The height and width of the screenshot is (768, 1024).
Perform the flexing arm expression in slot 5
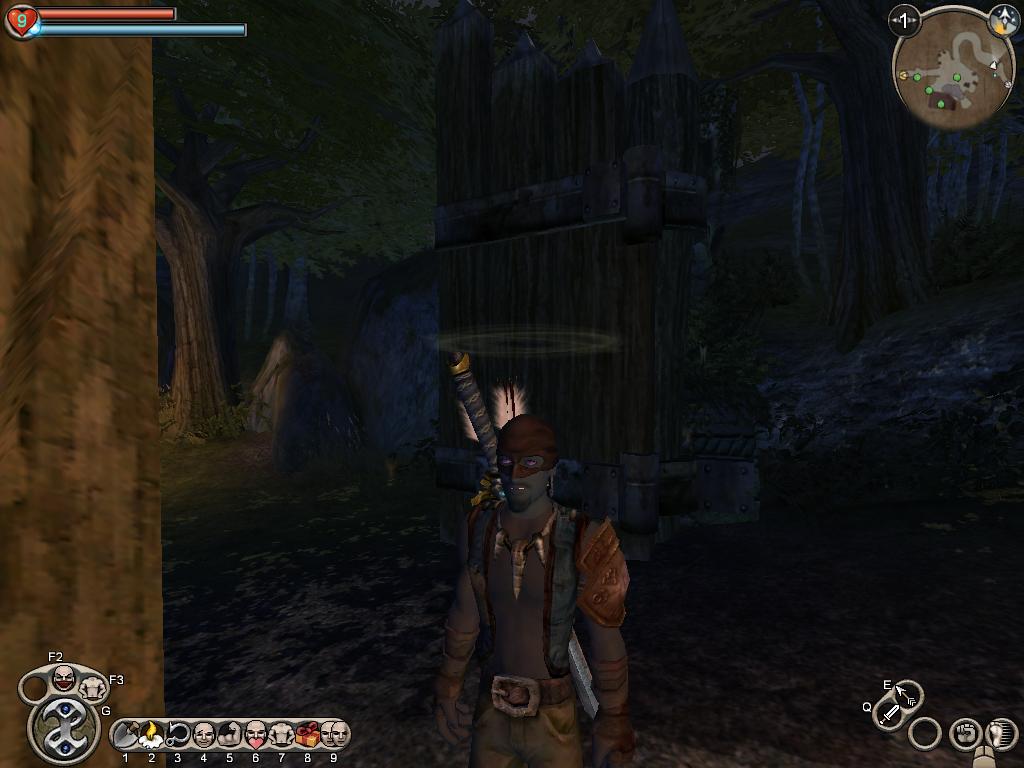click(229, 735)
